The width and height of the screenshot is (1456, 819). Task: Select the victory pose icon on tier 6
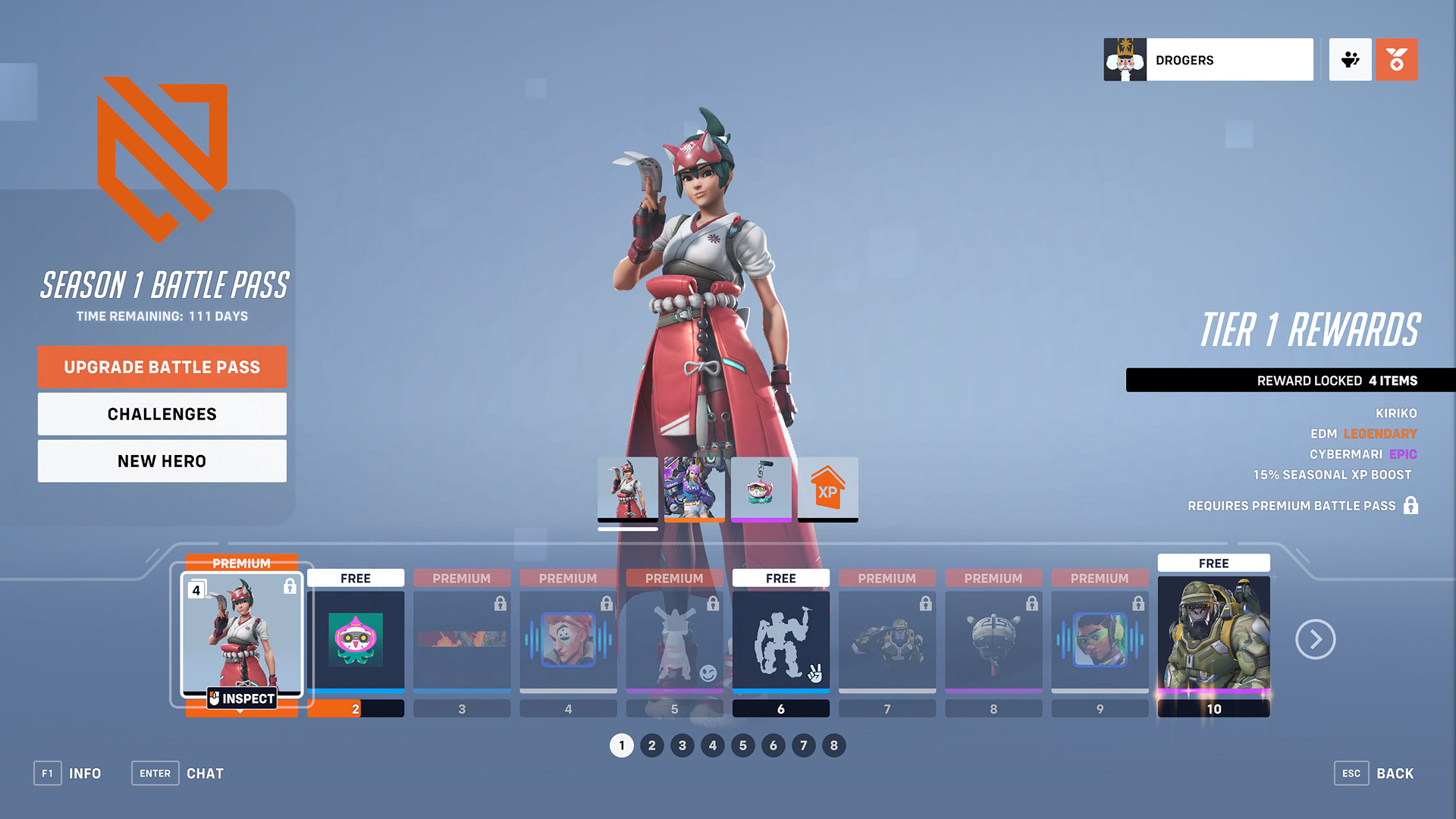coord(780,641)
